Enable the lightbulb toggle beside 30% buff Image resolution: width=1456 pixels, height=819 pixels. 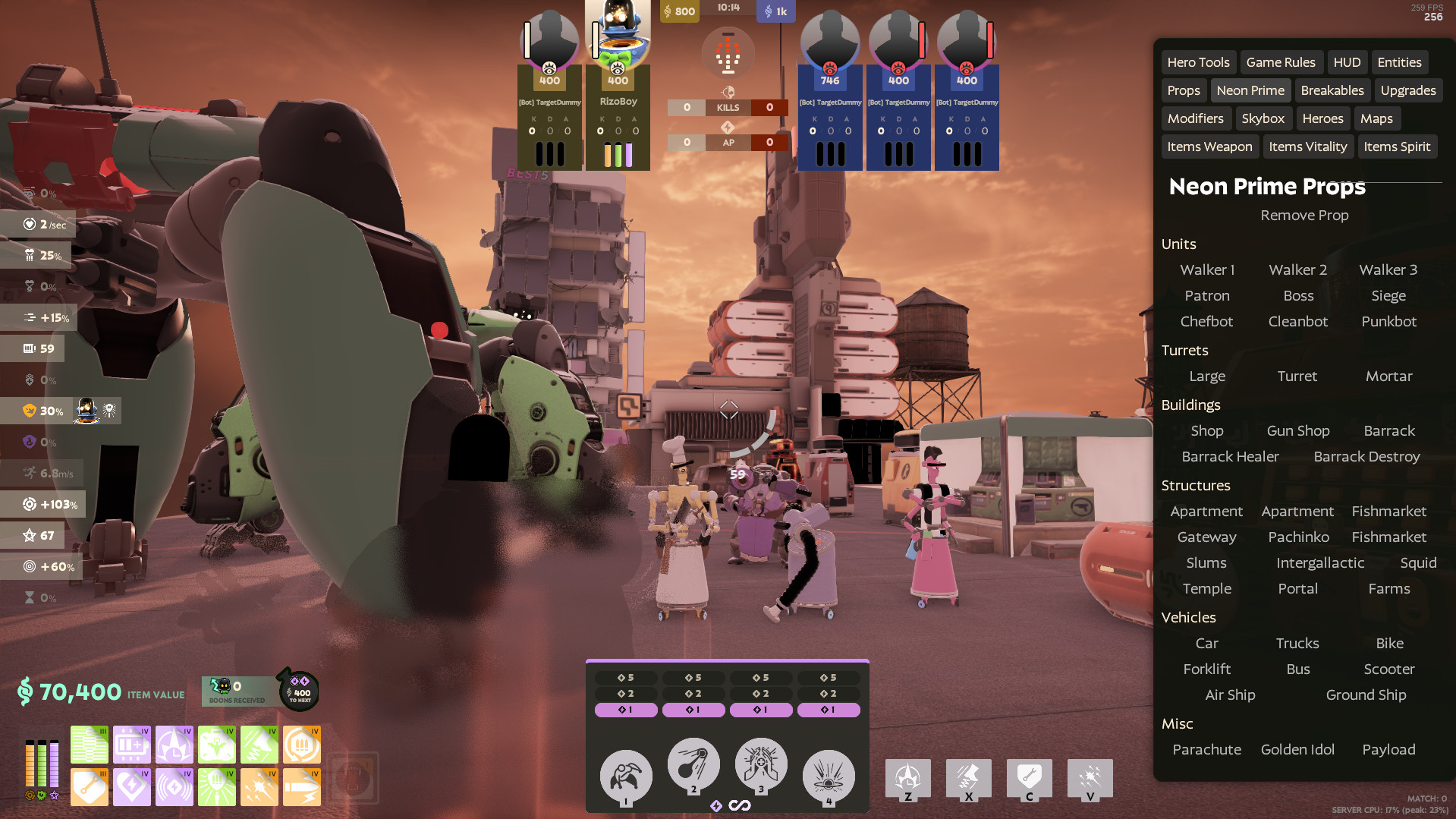108,410
